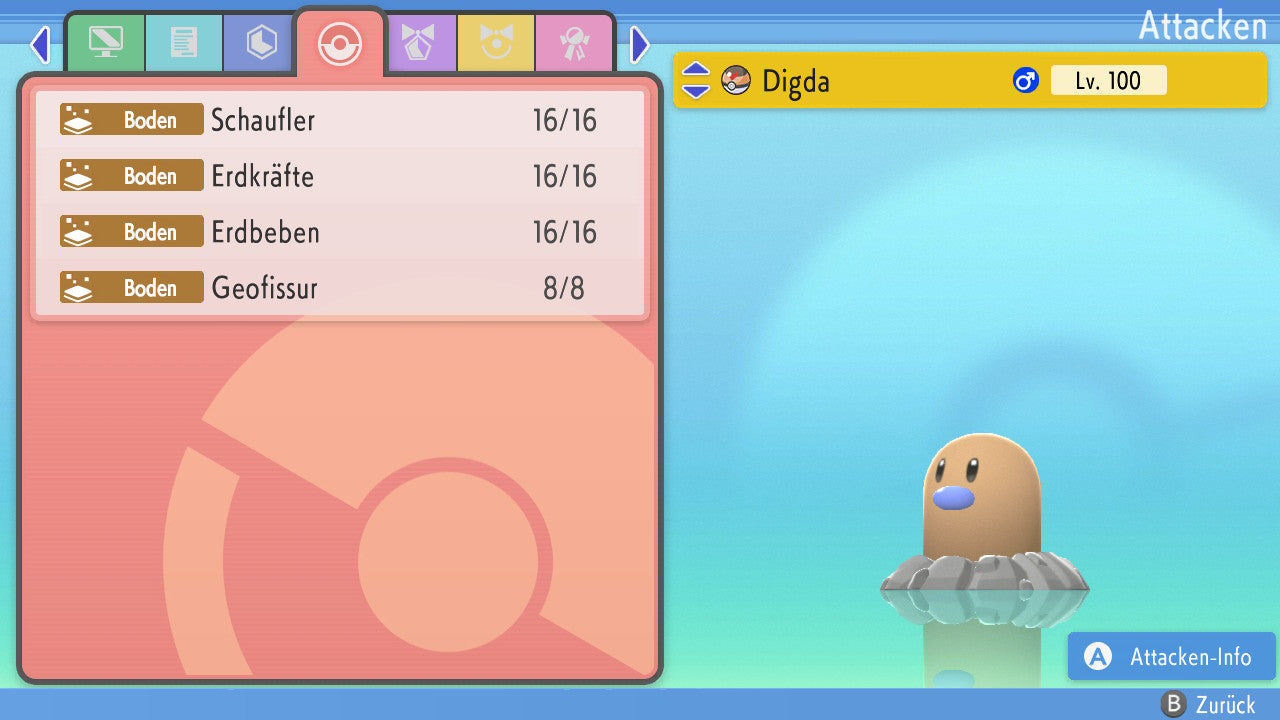Open the red Poké Ball moves tab

point(340,44)
